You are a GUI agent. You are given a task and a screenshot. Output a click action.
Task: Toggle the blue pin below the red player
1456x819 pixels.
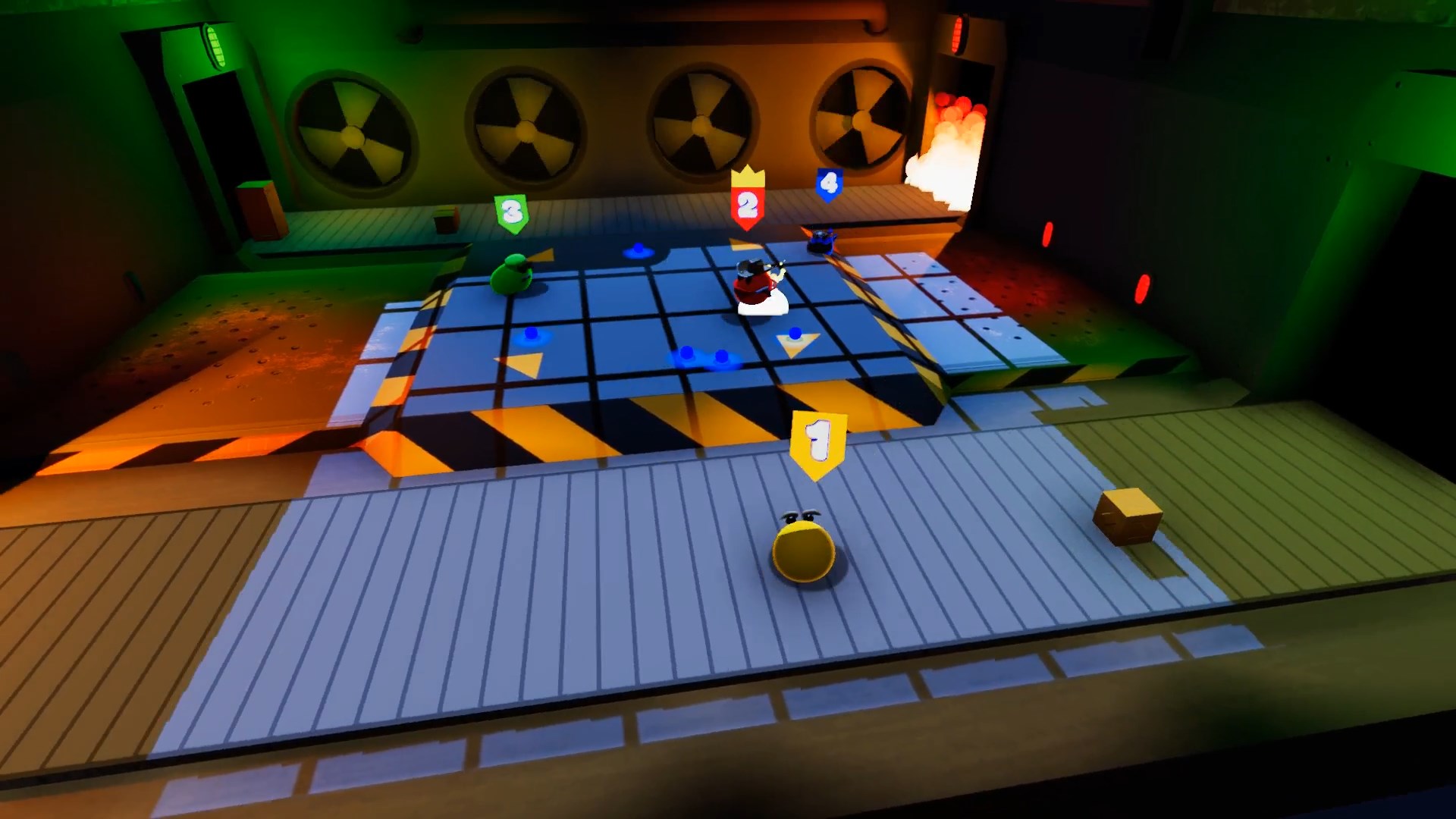[795, 332]
